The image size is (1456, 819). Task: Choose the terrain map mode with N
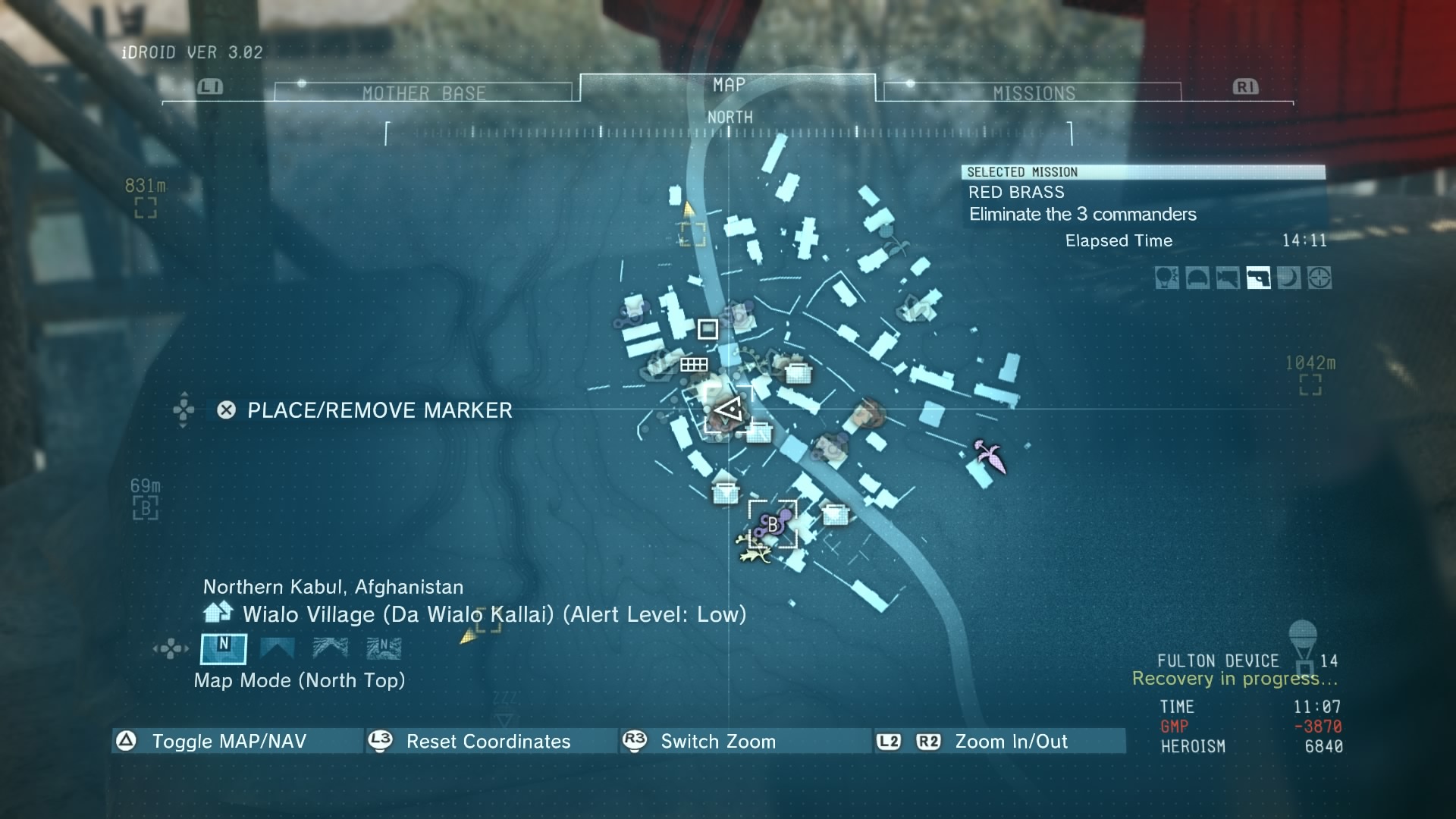pyautogui.click(x=384, y=648)
